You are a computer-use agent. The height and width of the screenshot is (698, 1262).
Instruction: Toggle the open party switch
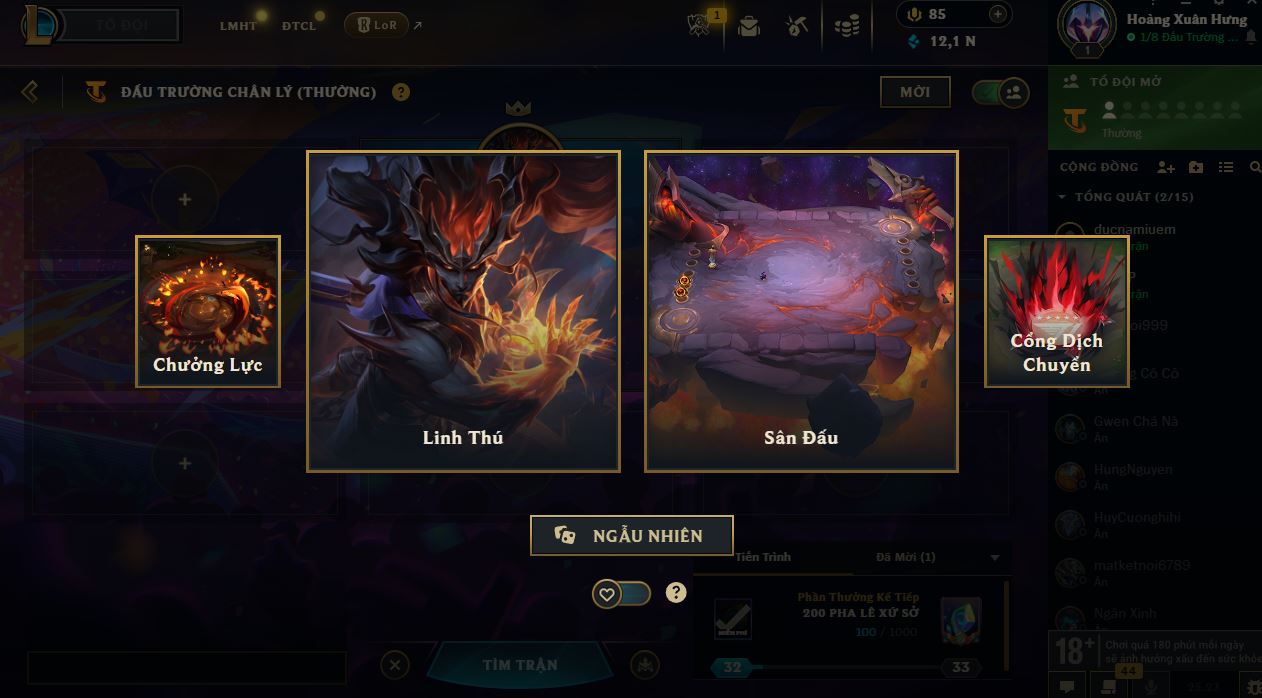(1000, 93)
